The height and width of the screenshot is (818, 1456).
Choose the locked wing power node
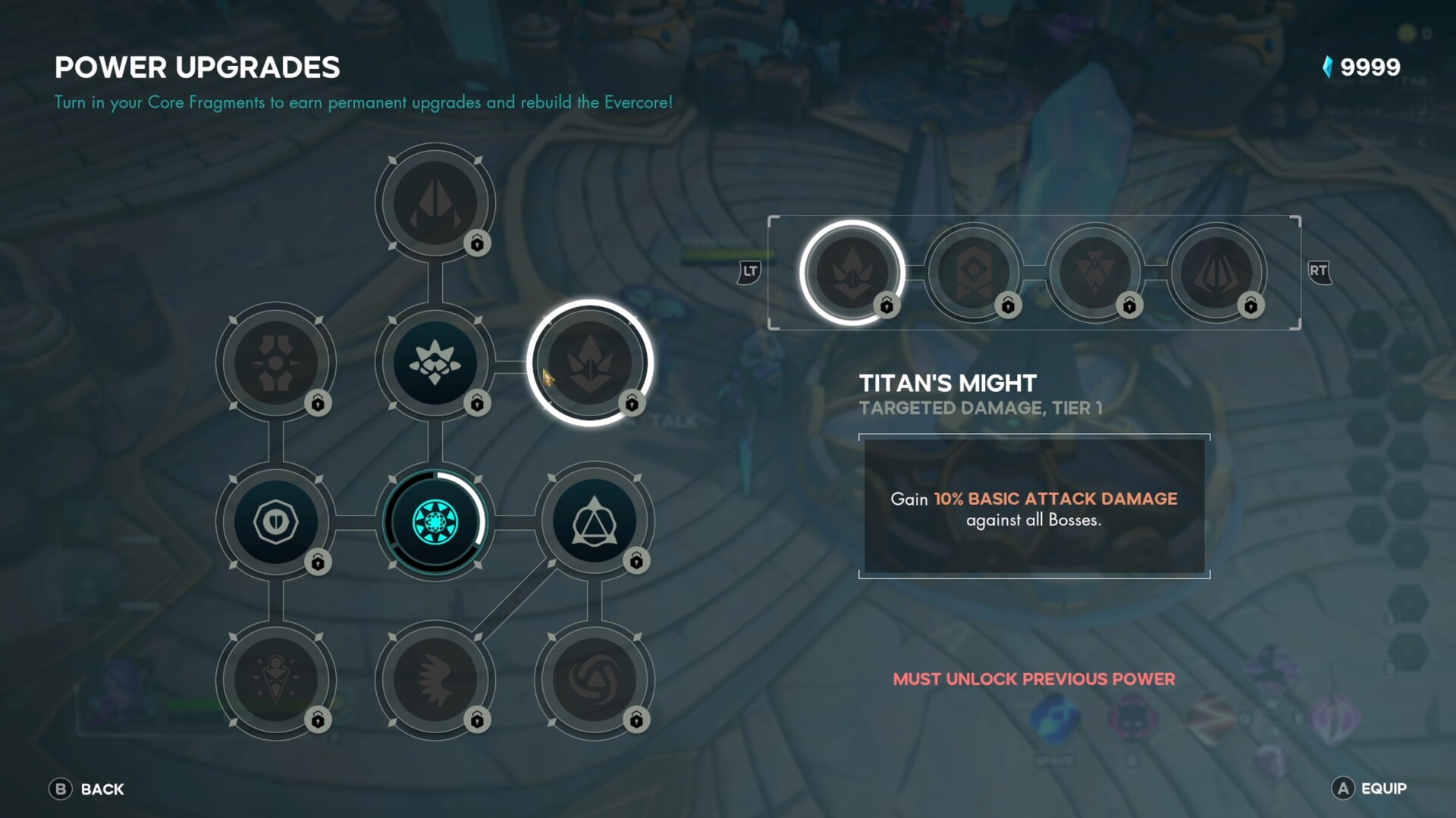coord(435,680)
